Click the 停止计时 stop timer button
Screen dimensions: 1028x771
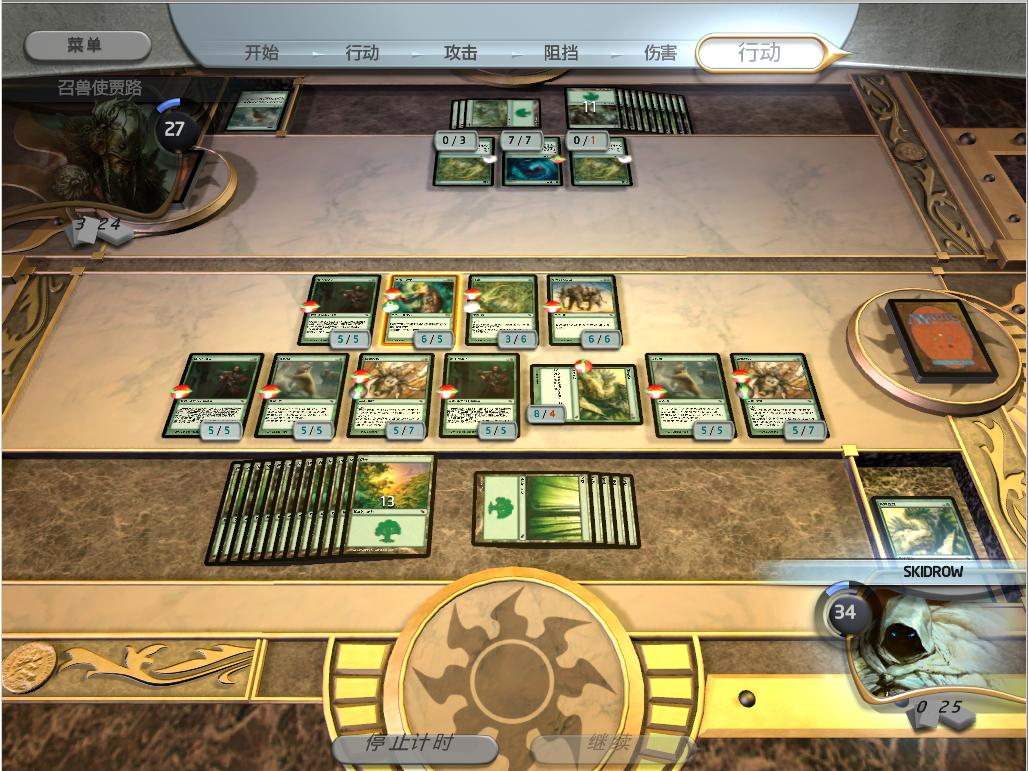(414, 744)
